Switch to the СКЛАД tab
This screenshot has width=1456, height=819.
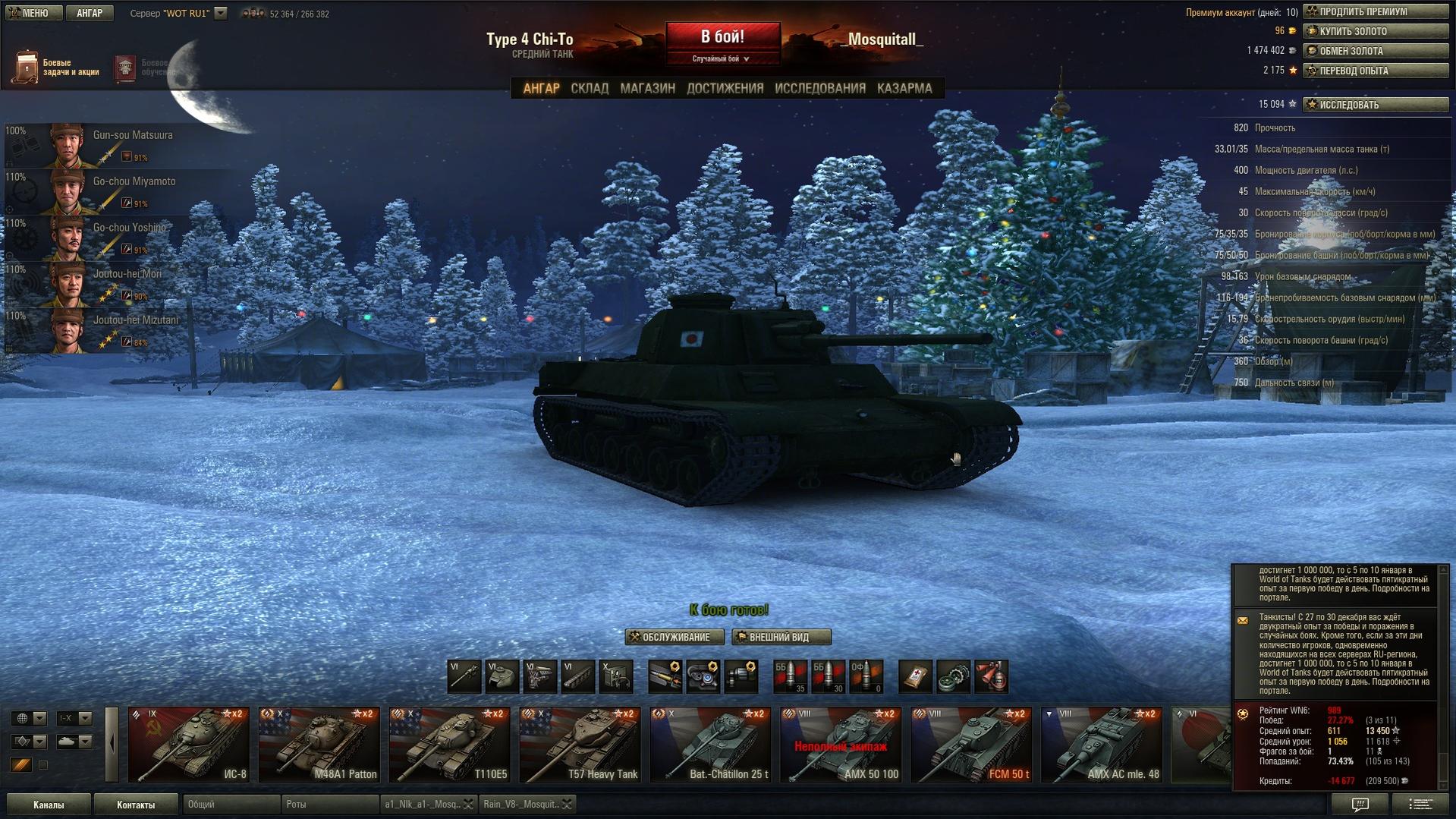pyautogui.click(x=589, y=88)
